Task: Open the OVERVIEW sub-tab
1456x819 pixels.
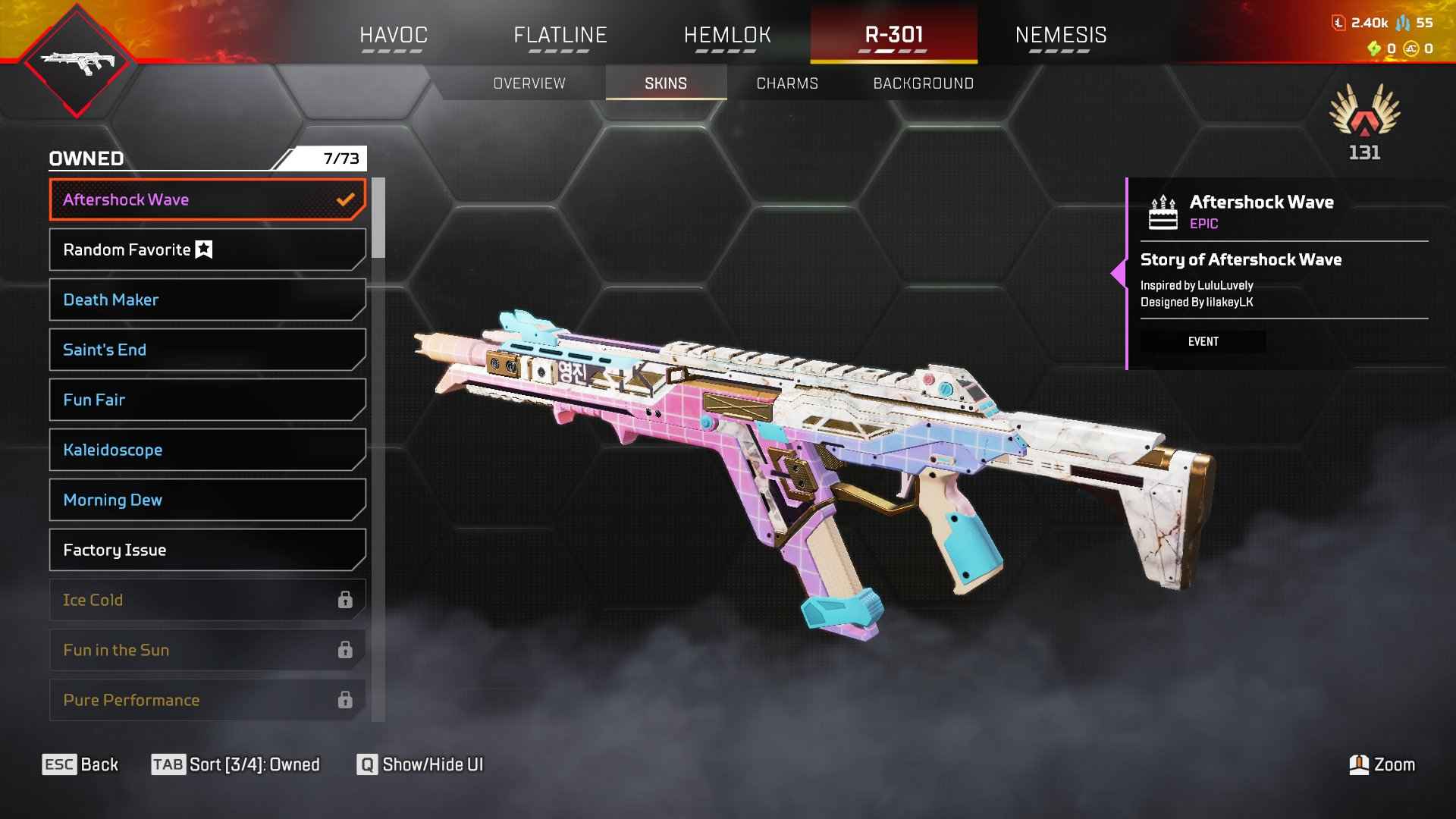Action: point(529,83)
